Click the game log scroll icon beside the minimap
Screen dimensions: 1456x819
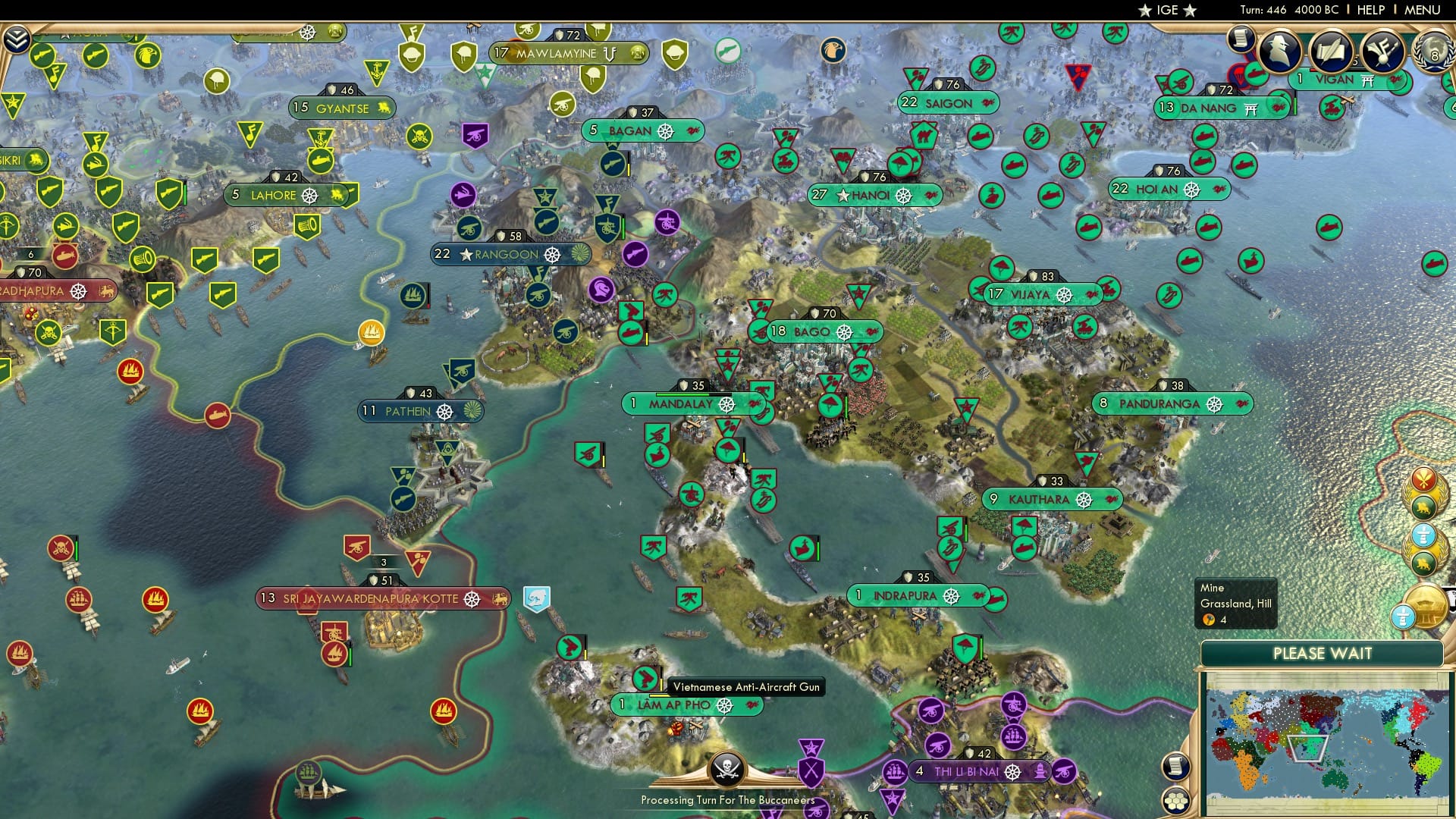click(1175, 767)
